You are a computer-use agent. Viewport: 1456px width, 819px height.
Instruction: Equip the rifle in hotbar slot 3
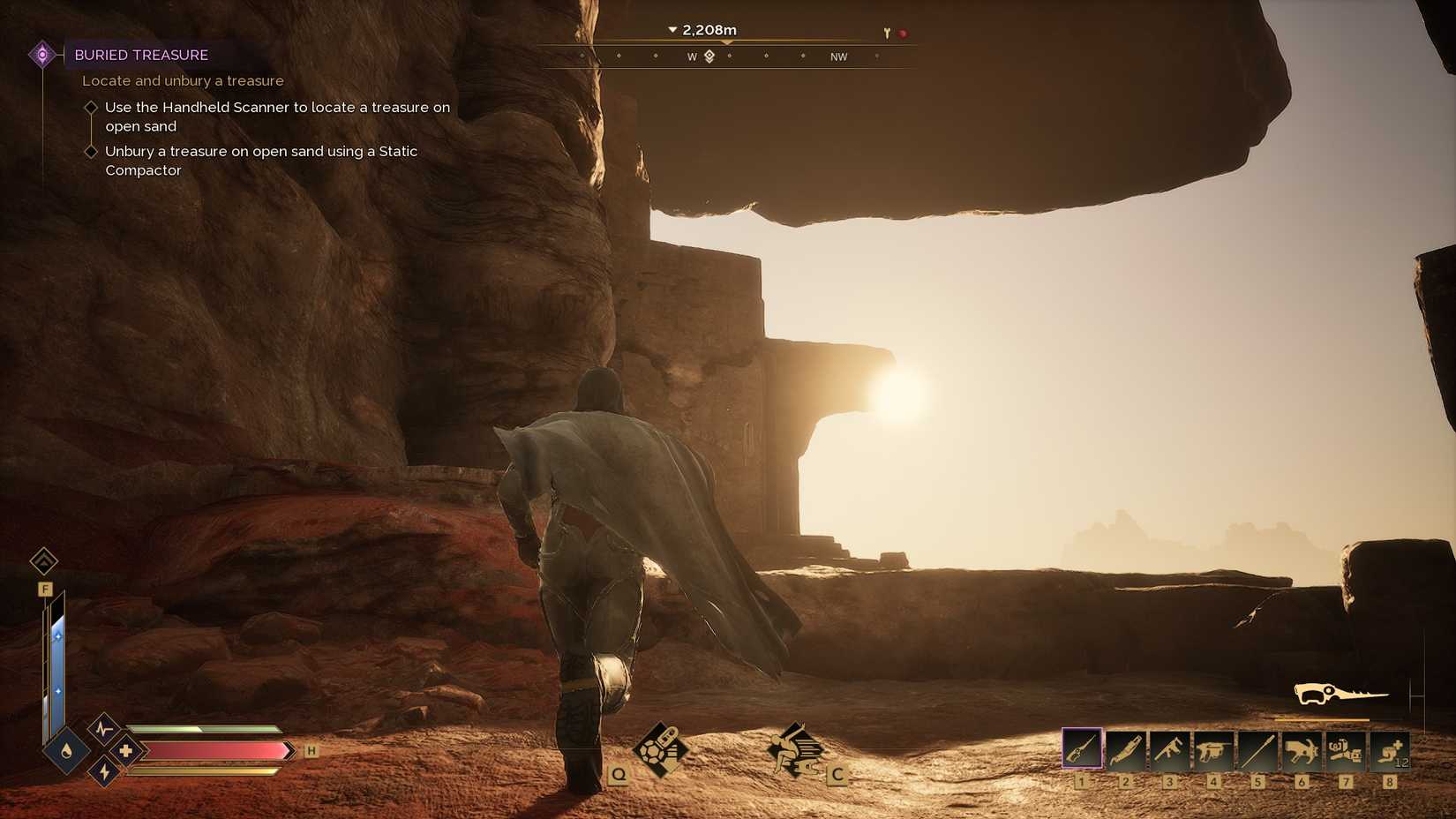point(1172,750)
